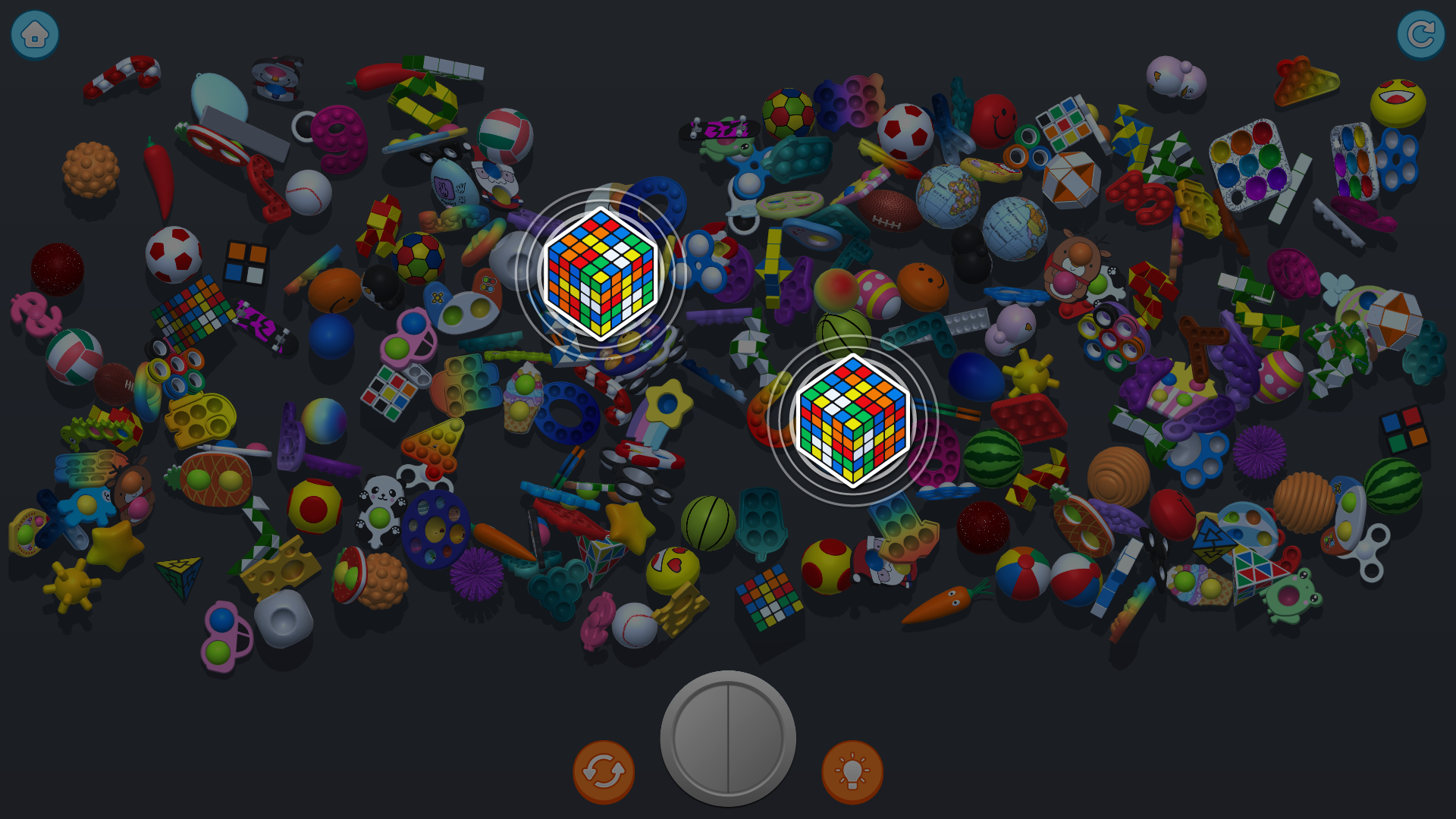Select the brown American football
The height and width of the screenshot is (819, 1456).
tap(891, 211)
